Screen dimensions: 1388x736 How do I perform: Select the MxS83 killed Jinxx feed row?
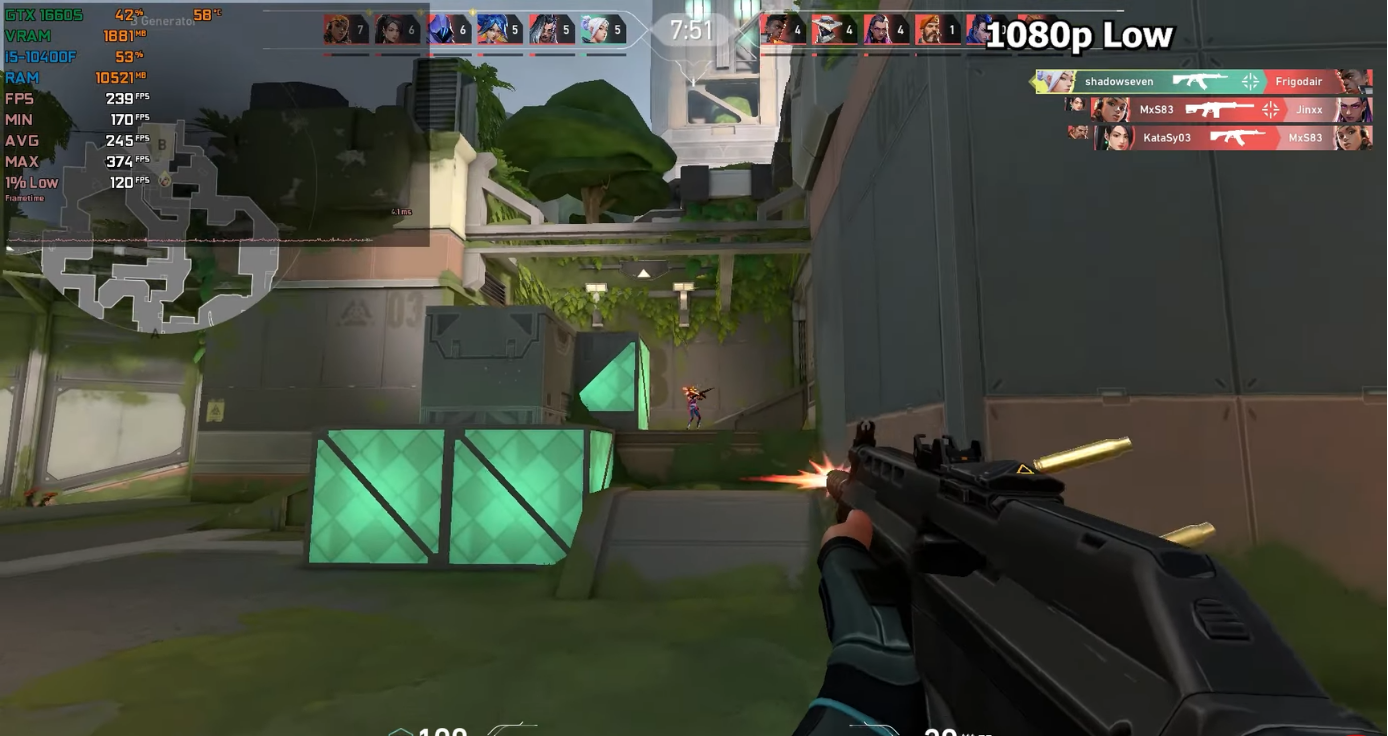[1230, 110]
